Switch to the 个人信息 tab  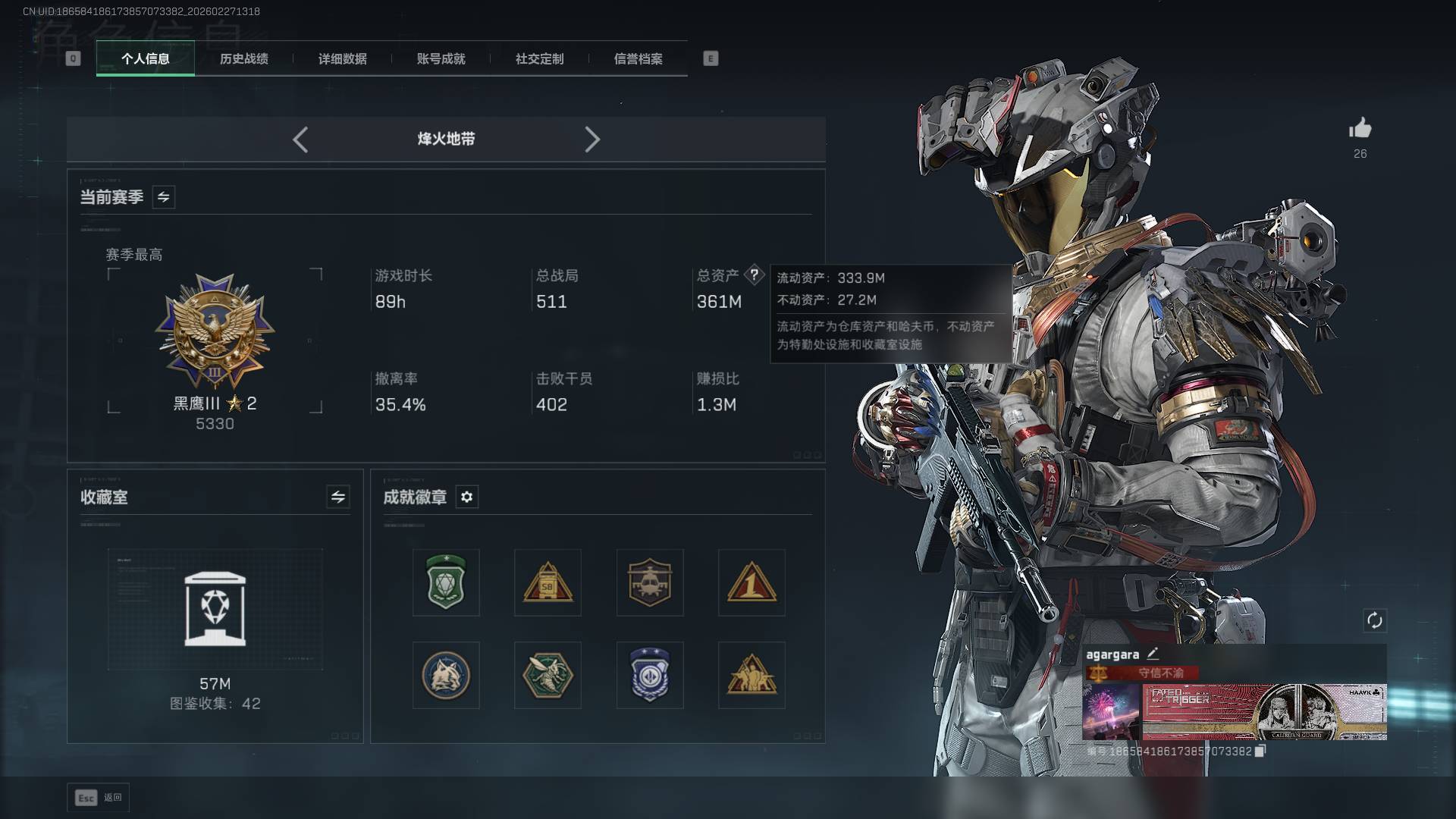(x=145, y=58)
